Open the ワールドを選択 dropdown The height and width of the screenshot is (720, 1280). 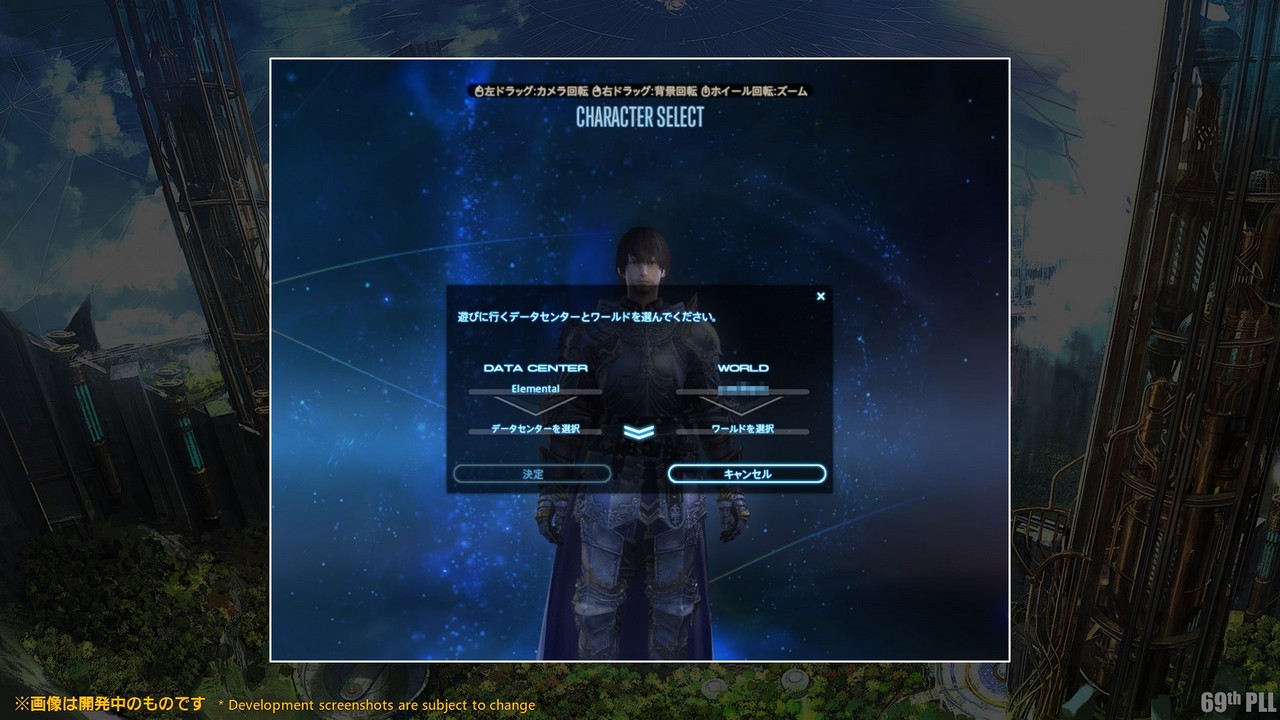pos(742,429)
